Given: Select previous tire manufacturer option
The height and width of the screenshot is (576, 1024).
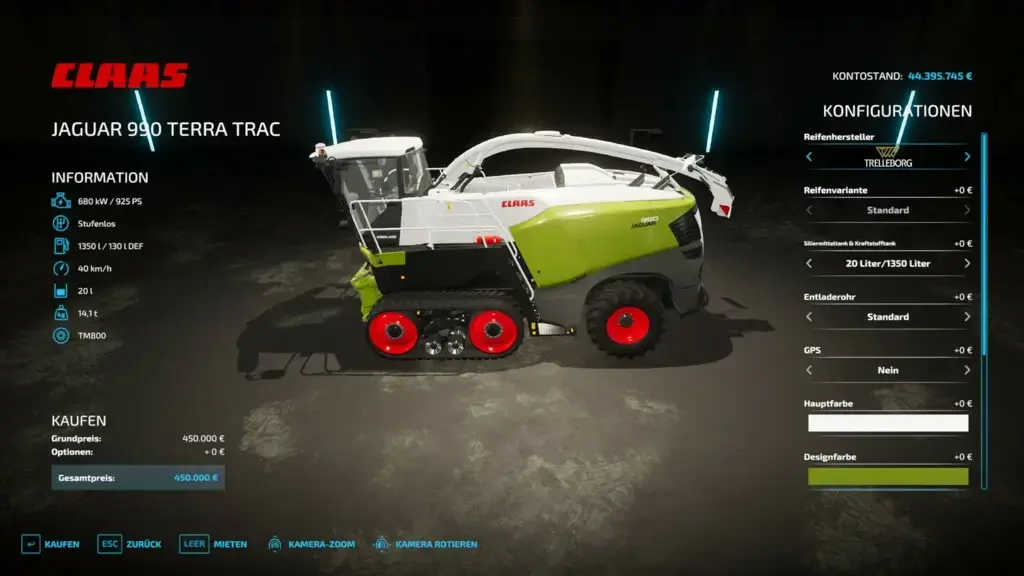Looking at the screenshot, I should tap(809, 157).
